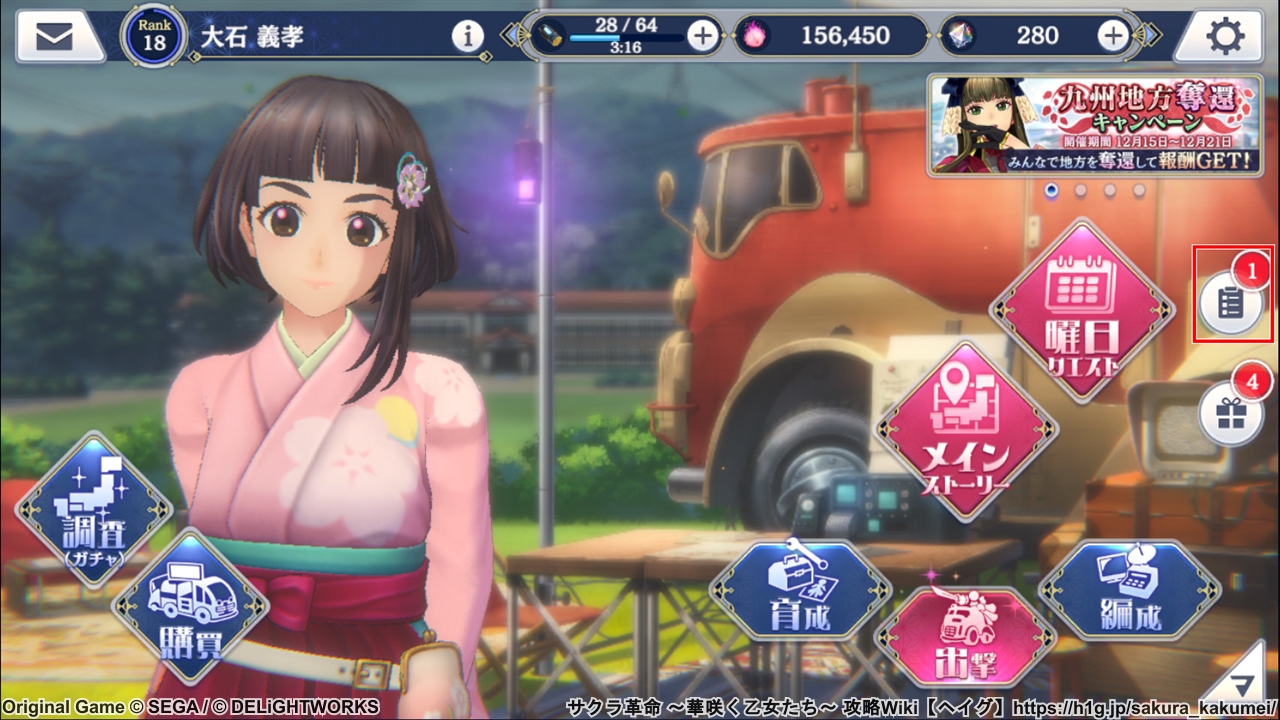The height and width of the screenshot is (720, 1280).
Task: Add crystals with the plus button
Action: click(1113, 37)
